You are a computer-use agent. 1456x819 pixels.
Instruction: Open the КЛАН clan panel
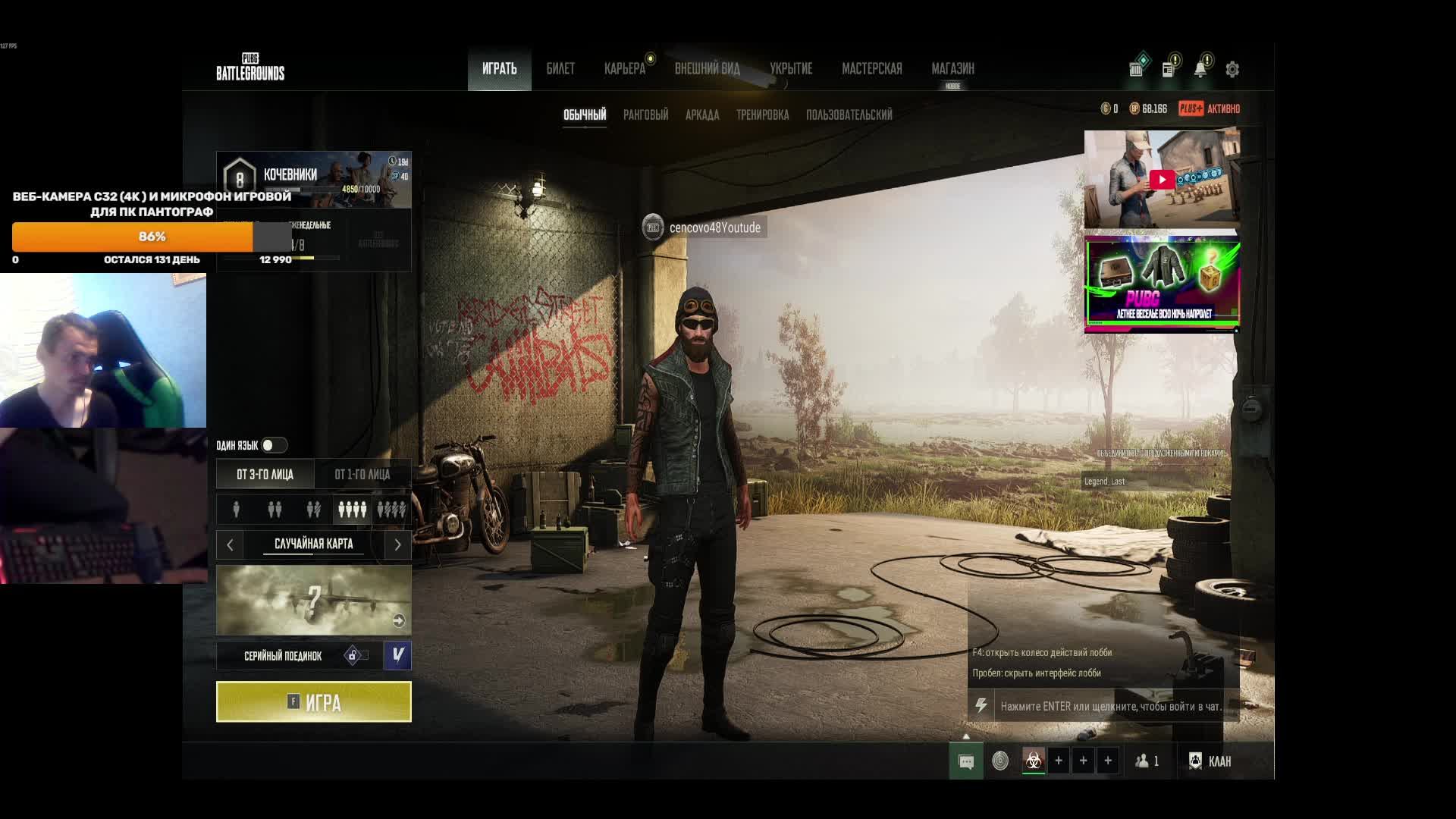1210,761
